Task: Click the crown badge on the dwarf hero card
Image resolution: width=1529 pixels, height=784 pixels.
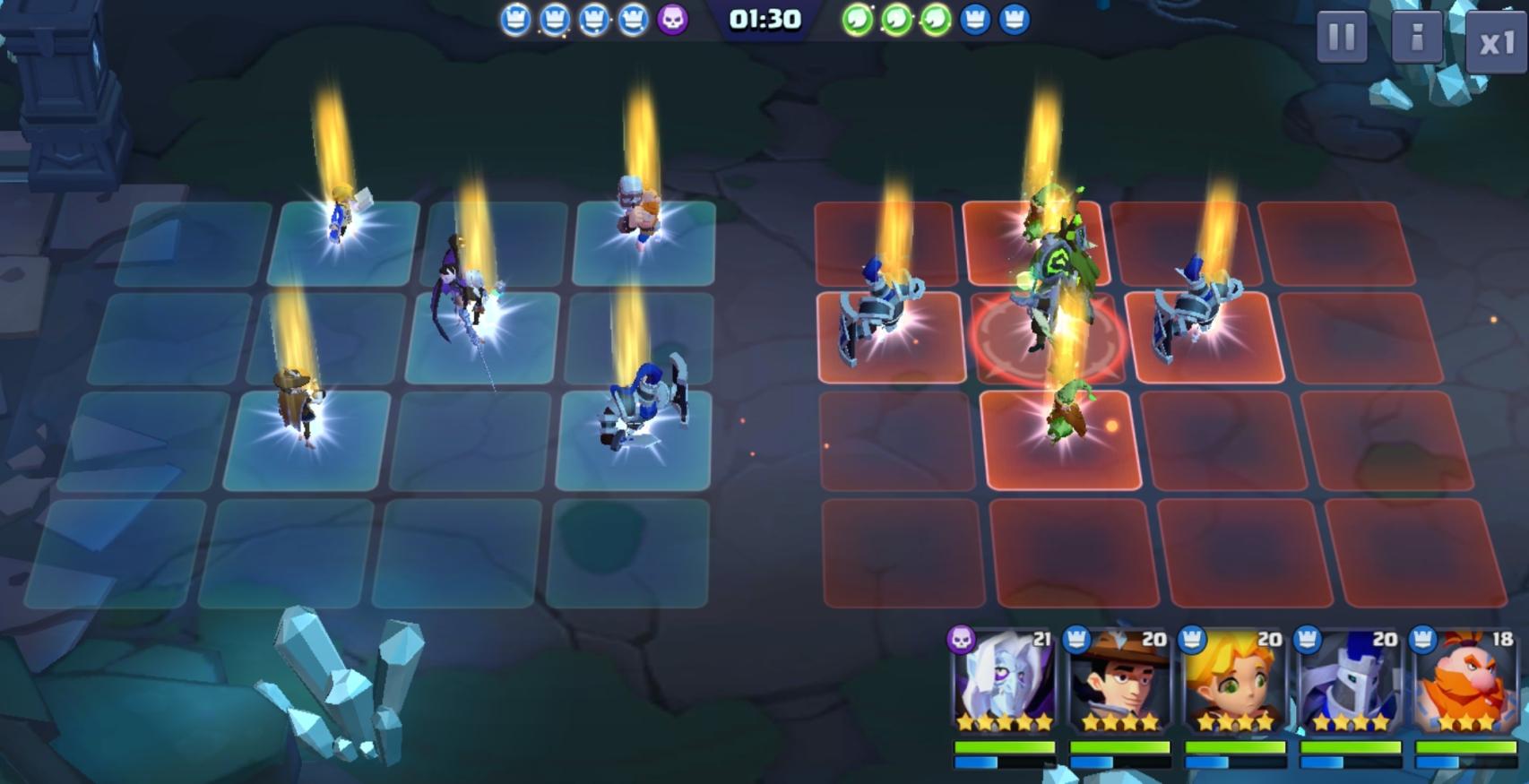Action: click(1421, 640)
